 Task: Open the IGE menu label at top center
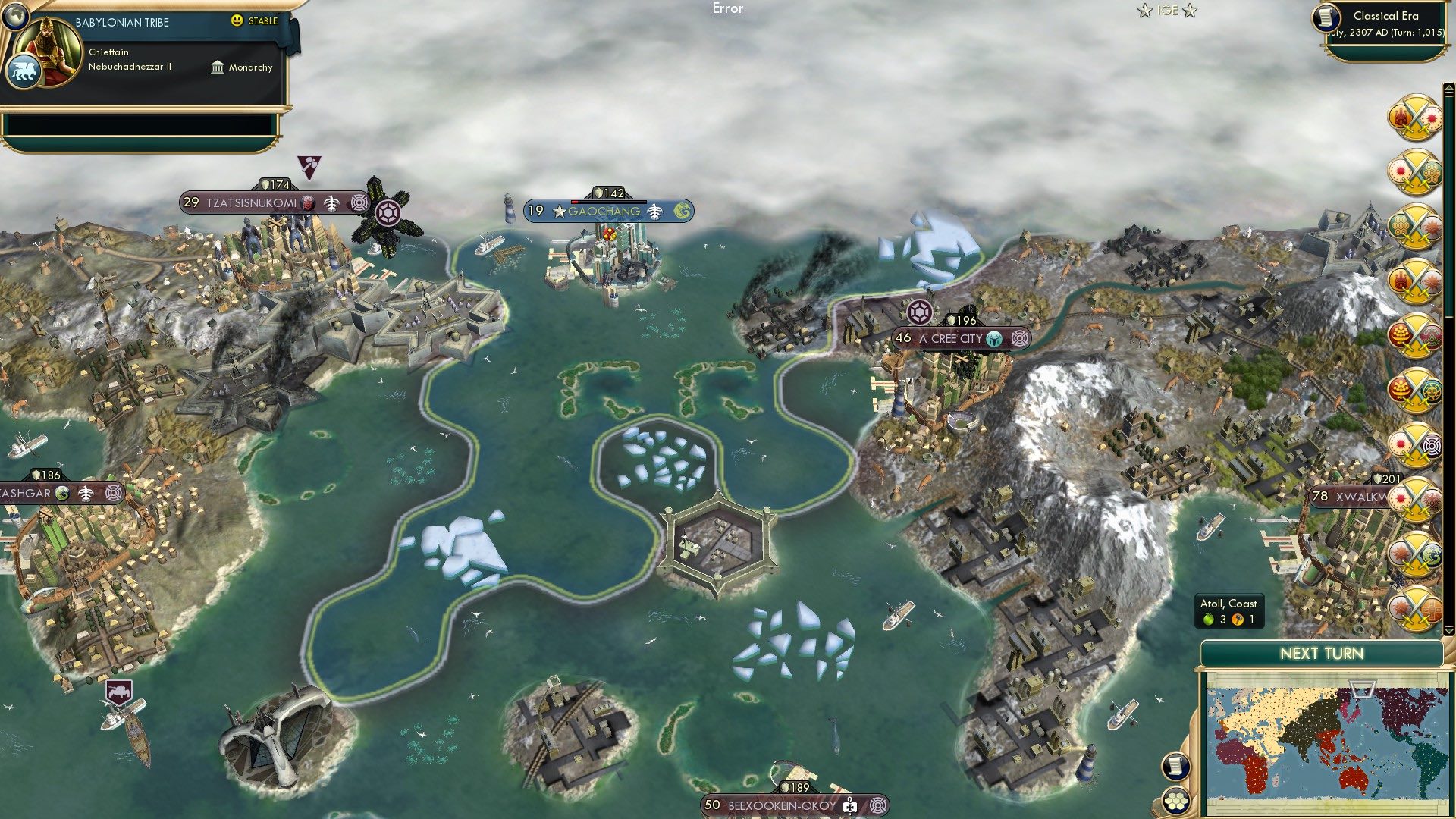coord(1168,11)
